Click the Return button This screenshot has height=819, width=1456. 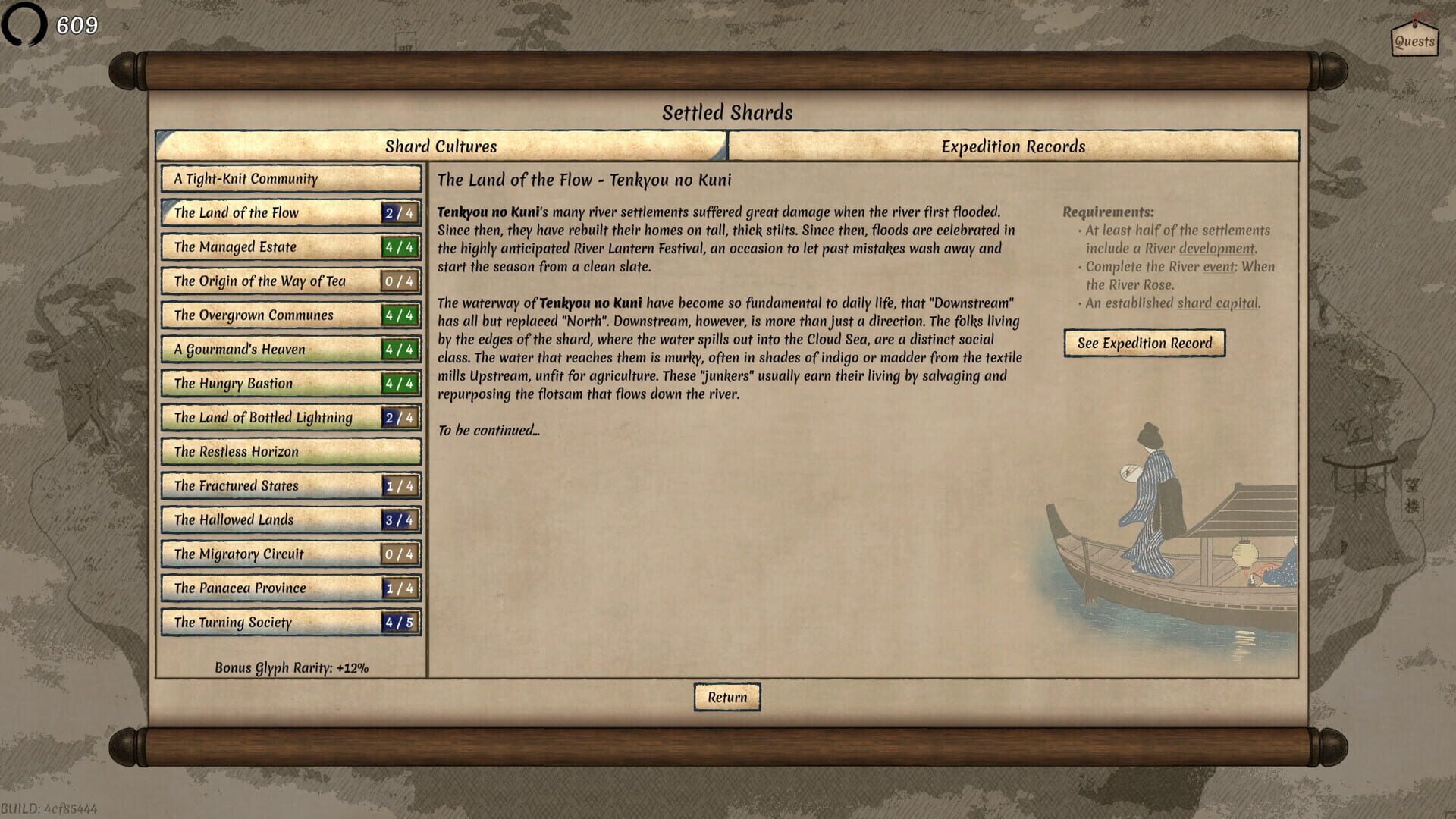tap(726, 696)
